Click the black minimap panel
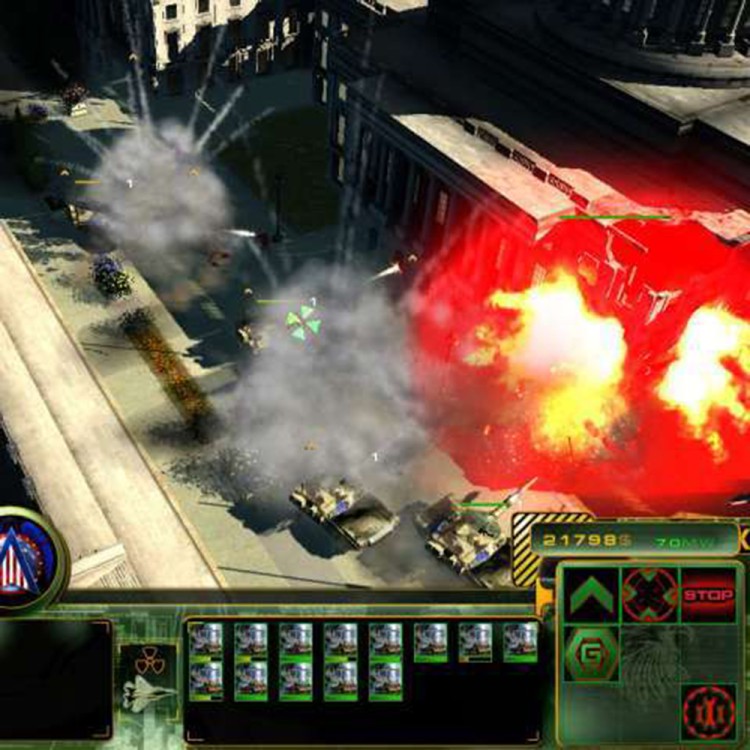 [x=55, y=679]
